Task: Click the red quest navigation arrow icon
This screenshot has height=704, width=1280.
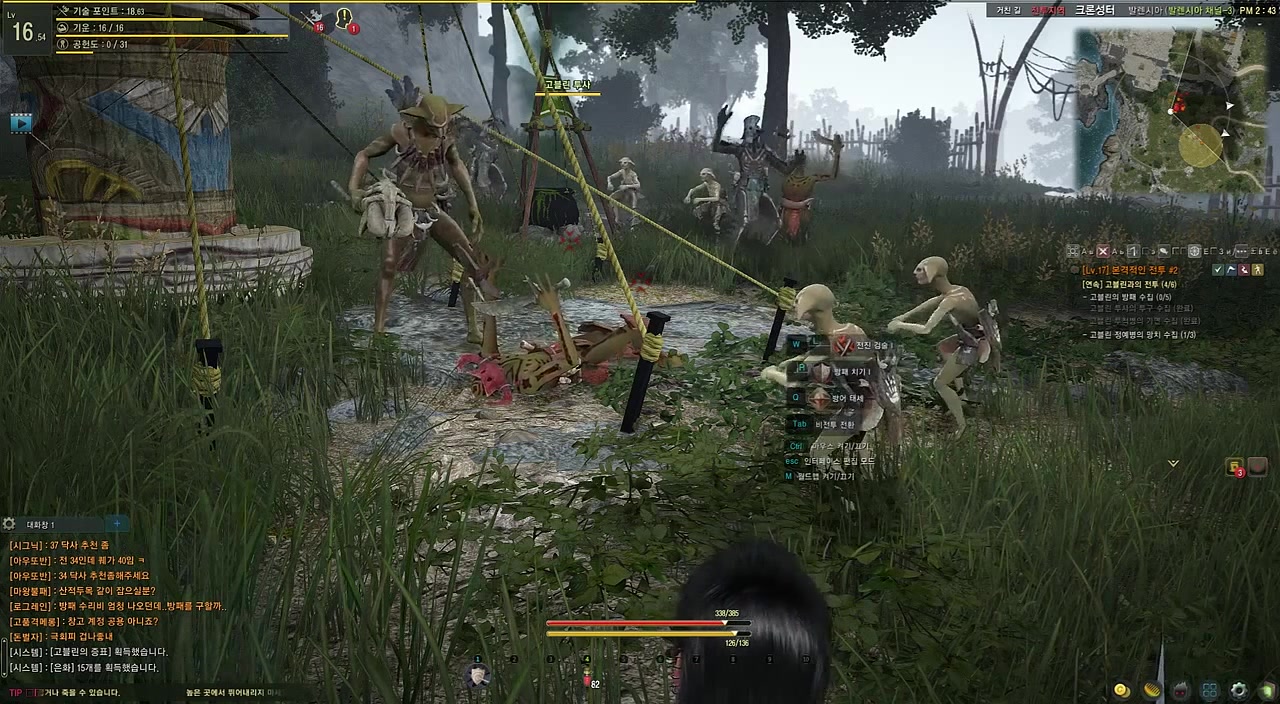Action: [x=1244, y=270]
